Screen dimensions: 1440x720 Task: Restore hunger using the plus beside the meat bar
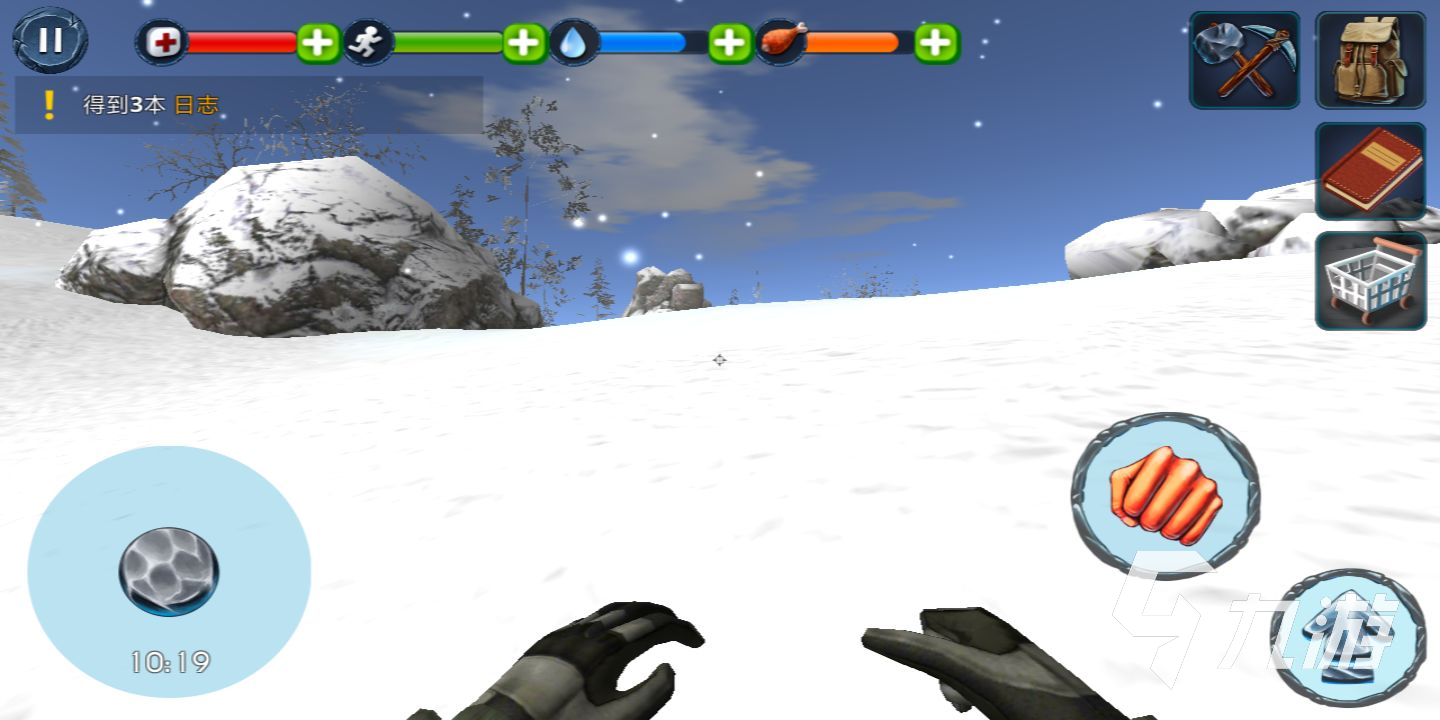click(x=937, y=43)
